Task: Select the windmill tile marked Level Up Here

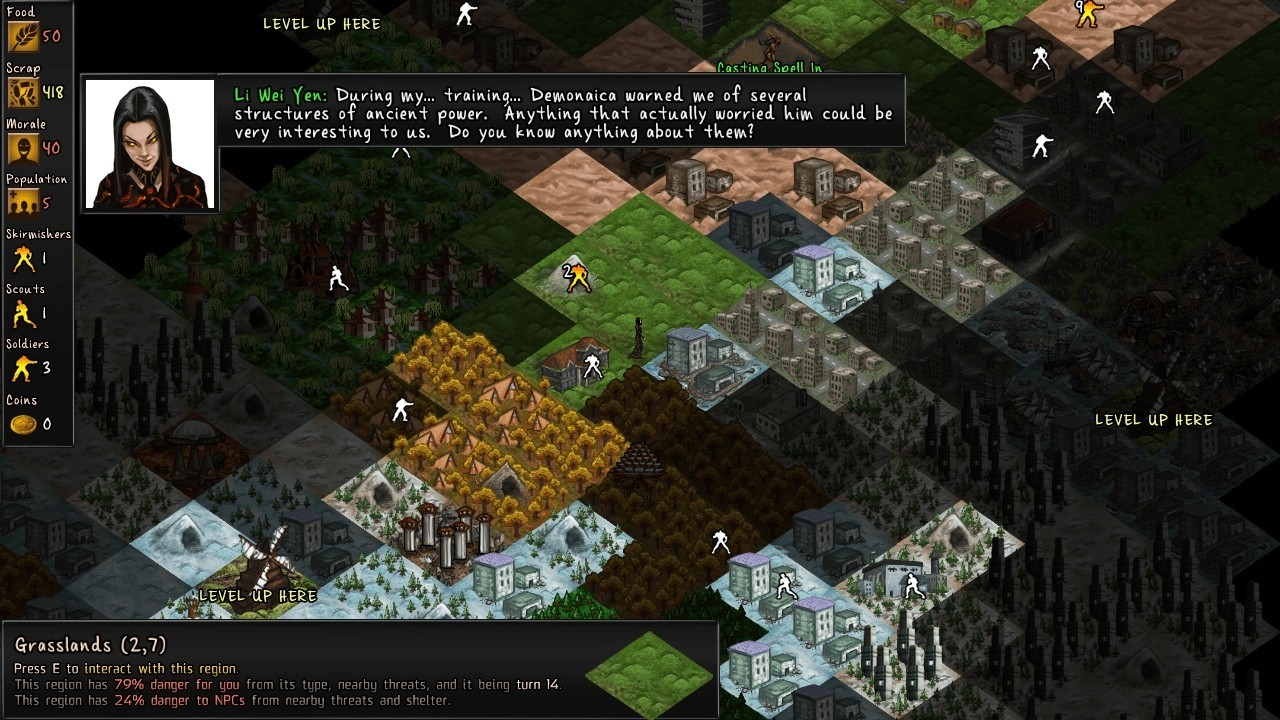Action: click(x=262, y=560)
